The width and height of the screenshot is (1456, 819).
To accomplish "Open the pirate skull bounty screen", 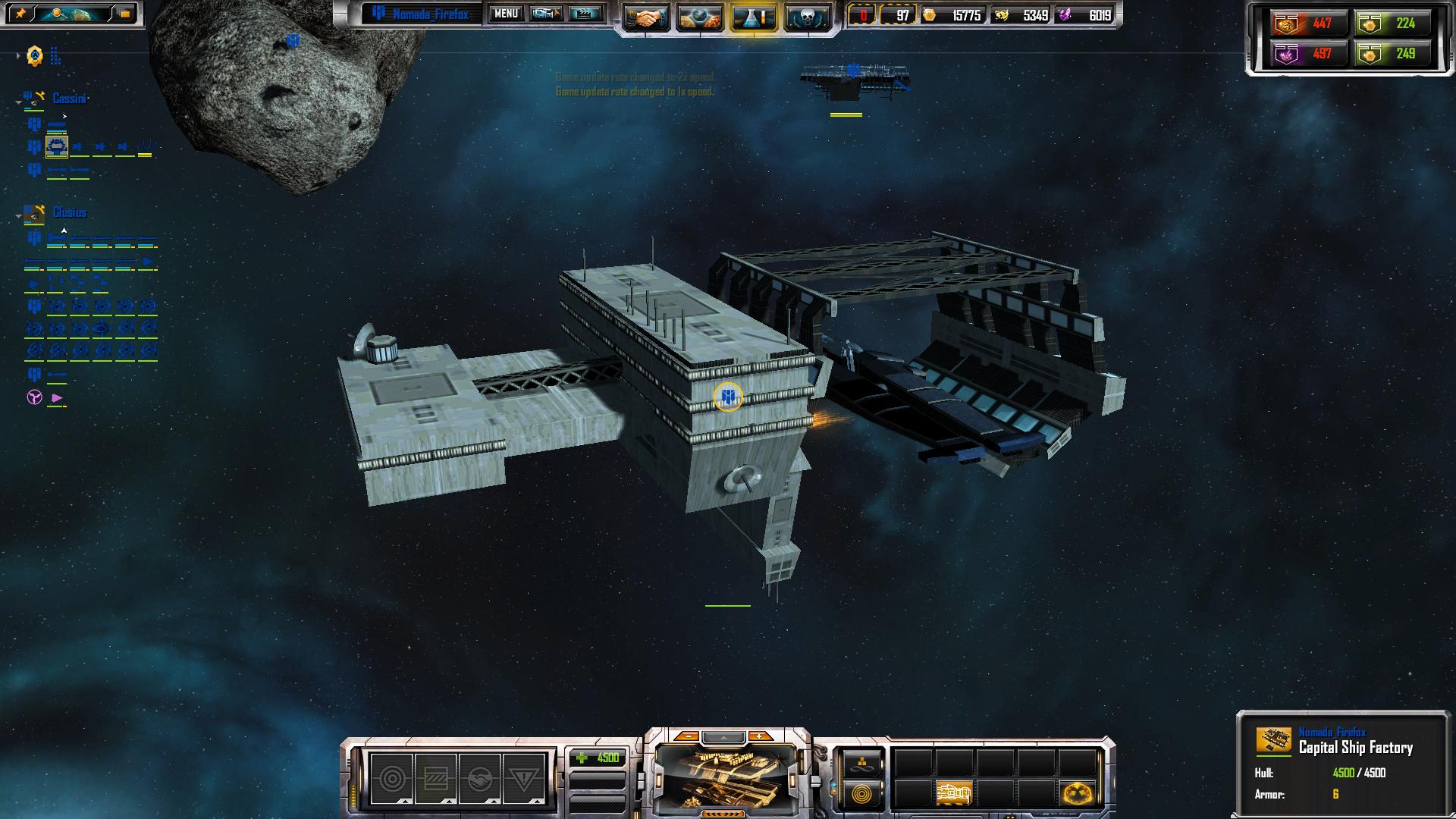I will pos(807,17).
